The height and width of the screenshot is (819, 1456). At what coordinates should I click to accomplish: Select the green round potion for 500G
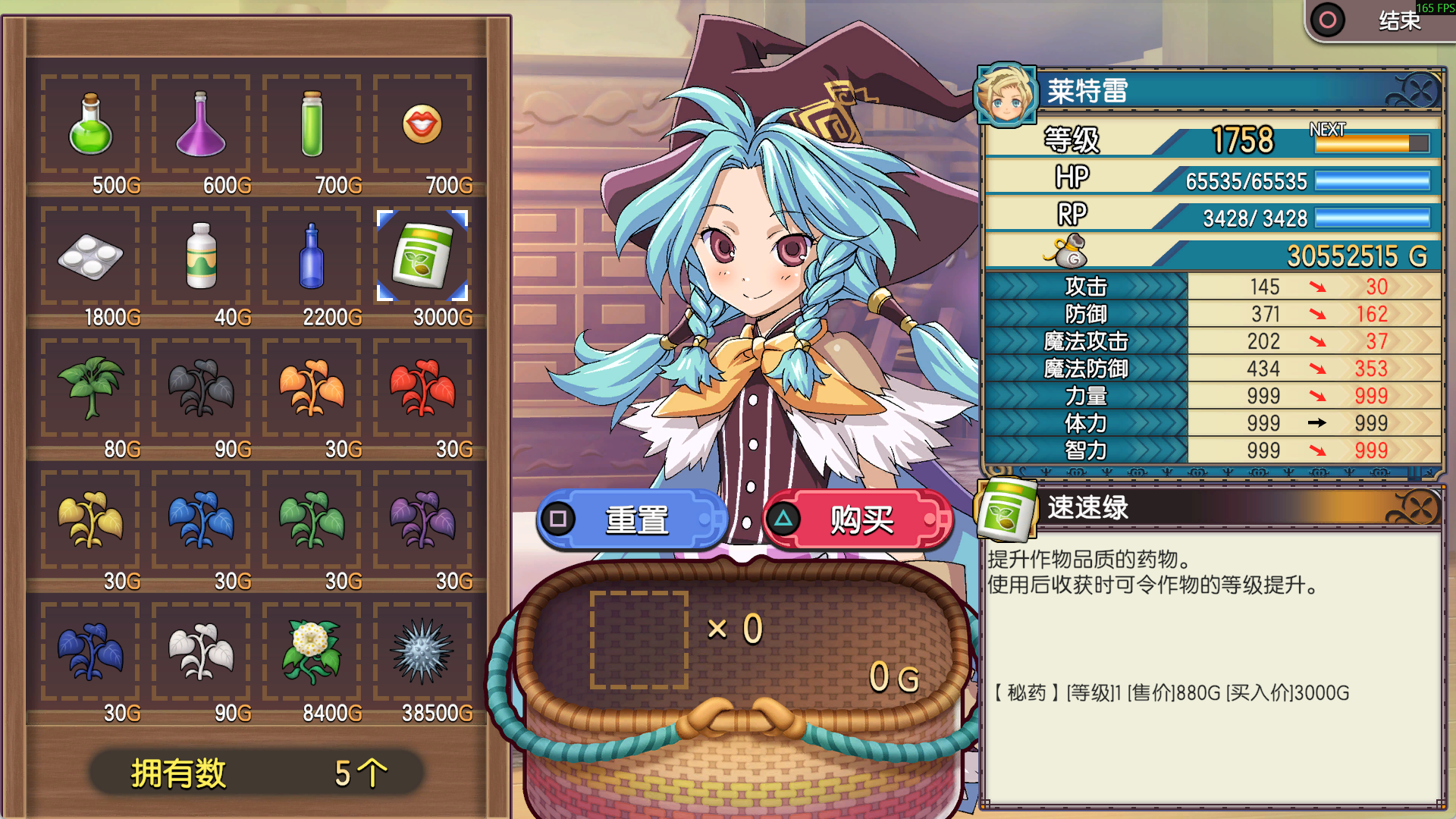(x=90, y=125)
